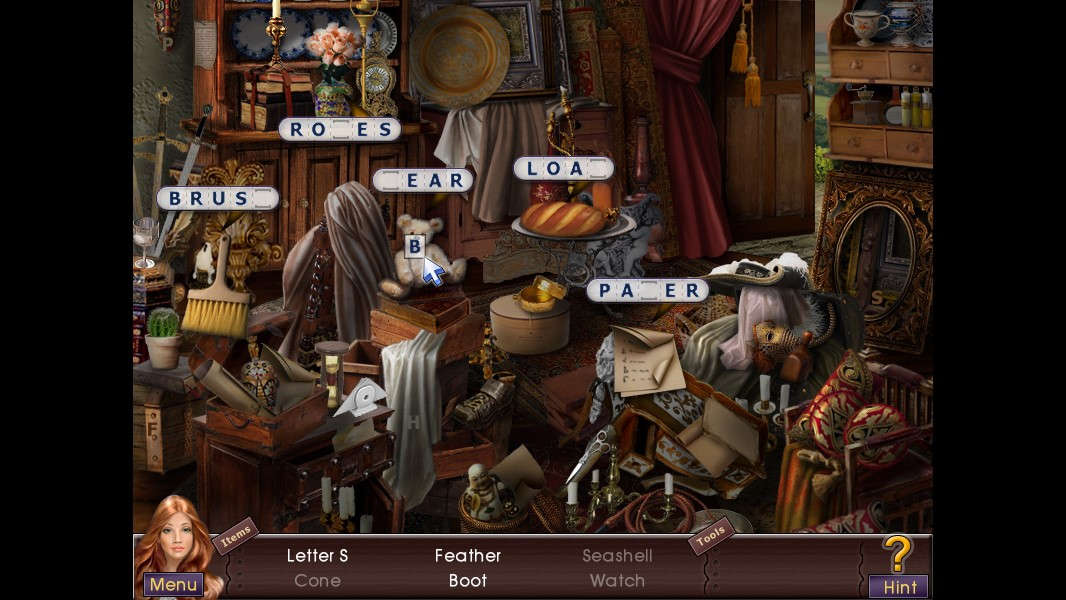The height and width of the screenshot is (600, 1066).
Task: Select the _EAR word label
Action: pyautogui.click(x=422, y=180)
